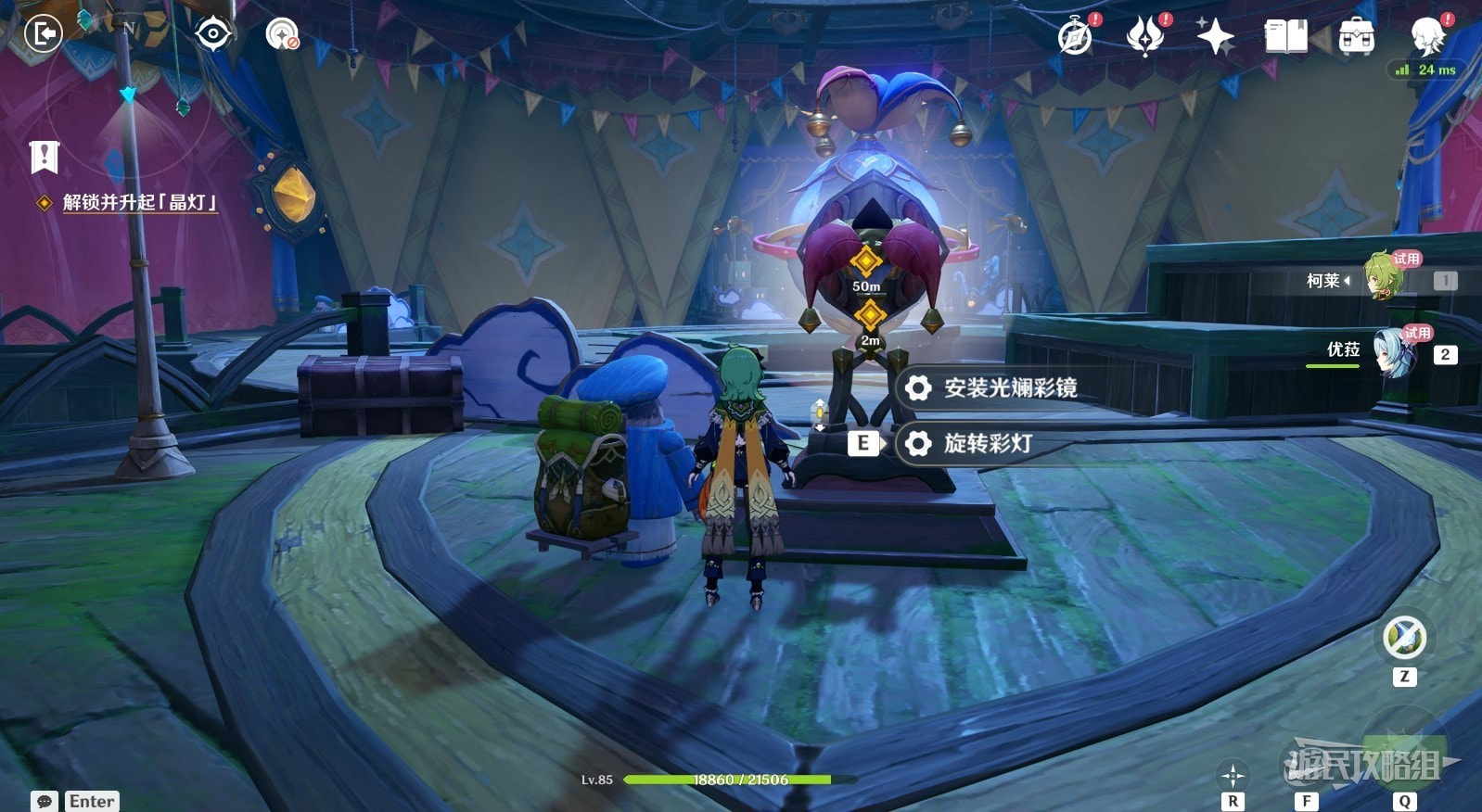
Task: Open the compass events icon
Action: click(x=1076, y=37)
